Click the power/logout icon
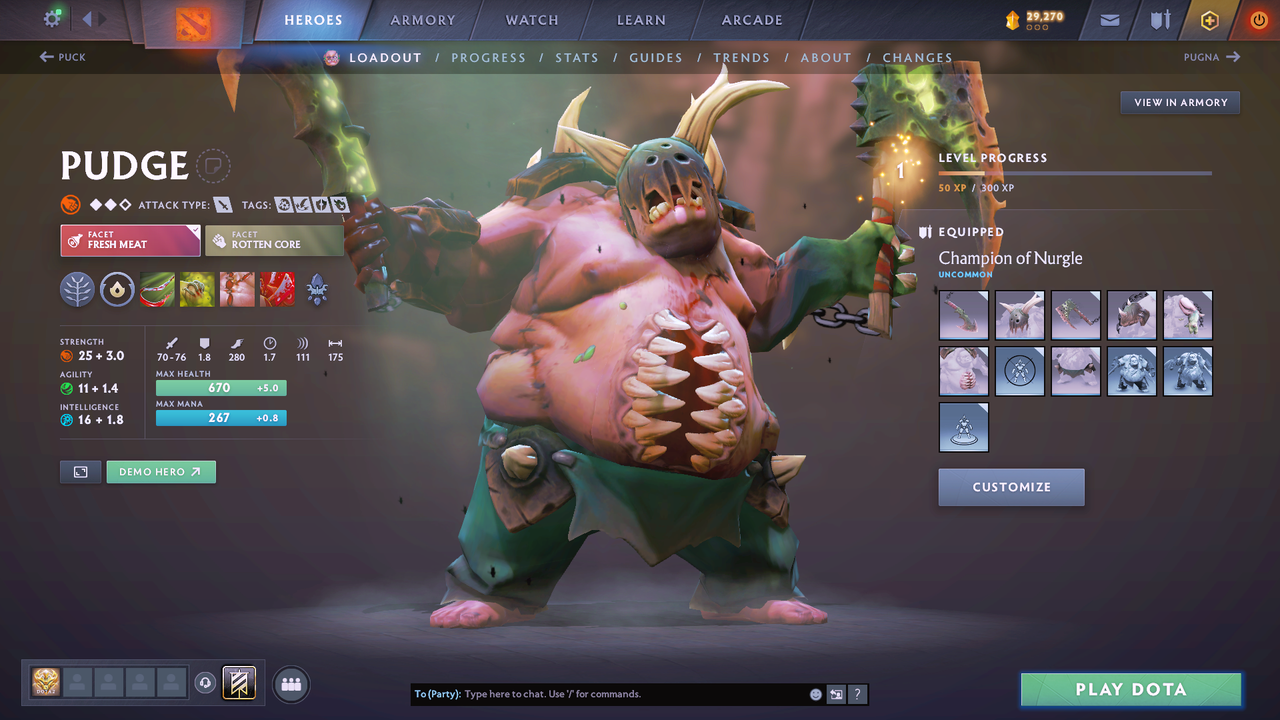1280x720 pixels. (1257, 19)
